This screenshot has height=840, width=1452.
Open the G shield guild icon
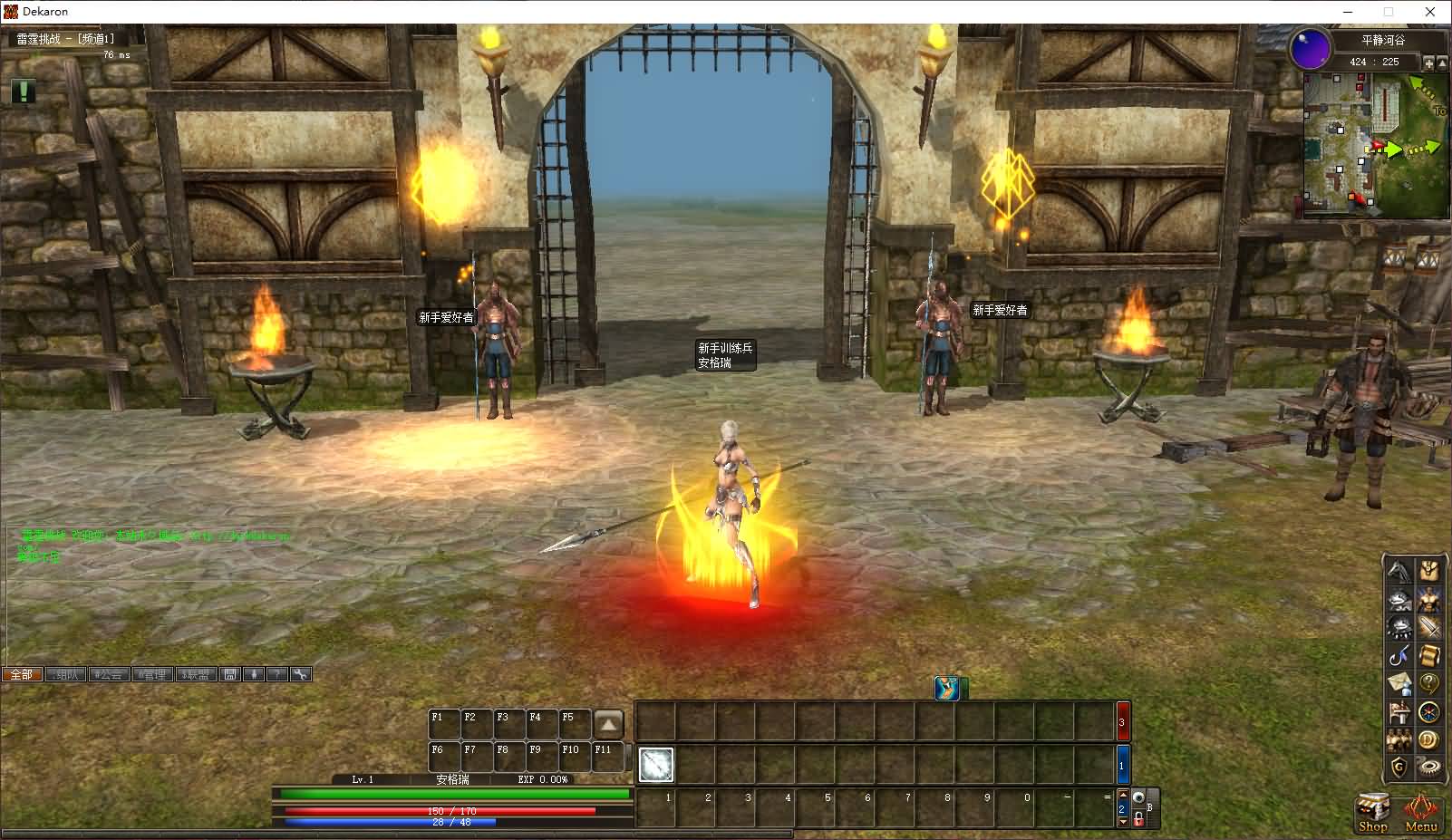pos(1400,768)
